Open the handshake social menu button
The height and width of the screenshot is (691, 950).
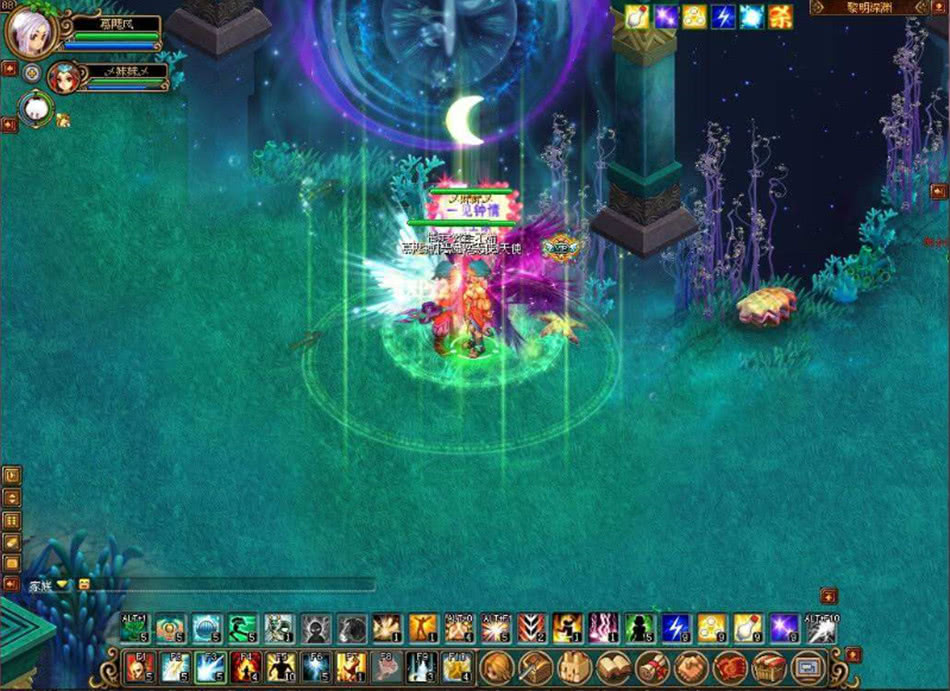(691, 667)
